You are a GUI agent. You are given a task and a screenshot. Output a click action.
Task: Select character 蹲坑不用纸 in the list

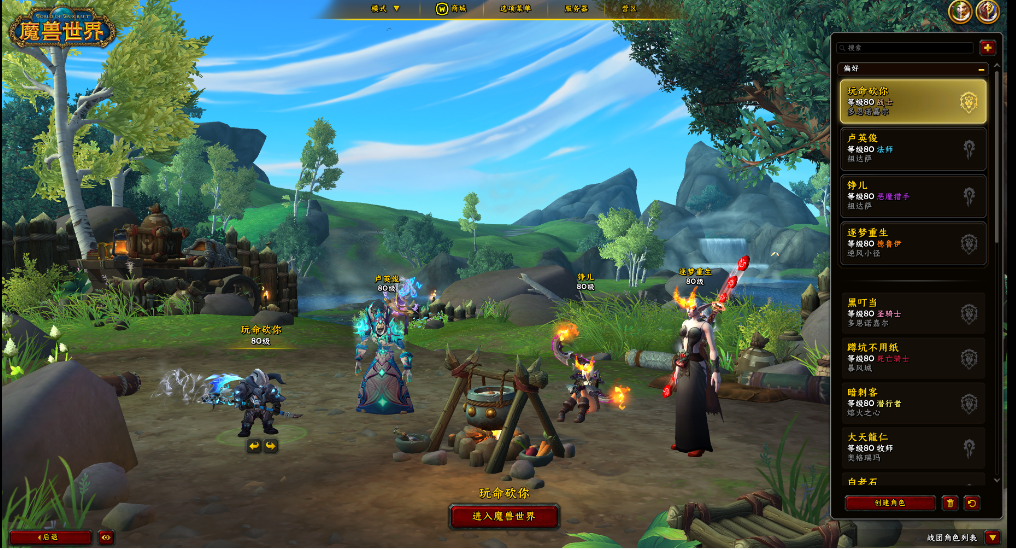(x=912, y=357)
